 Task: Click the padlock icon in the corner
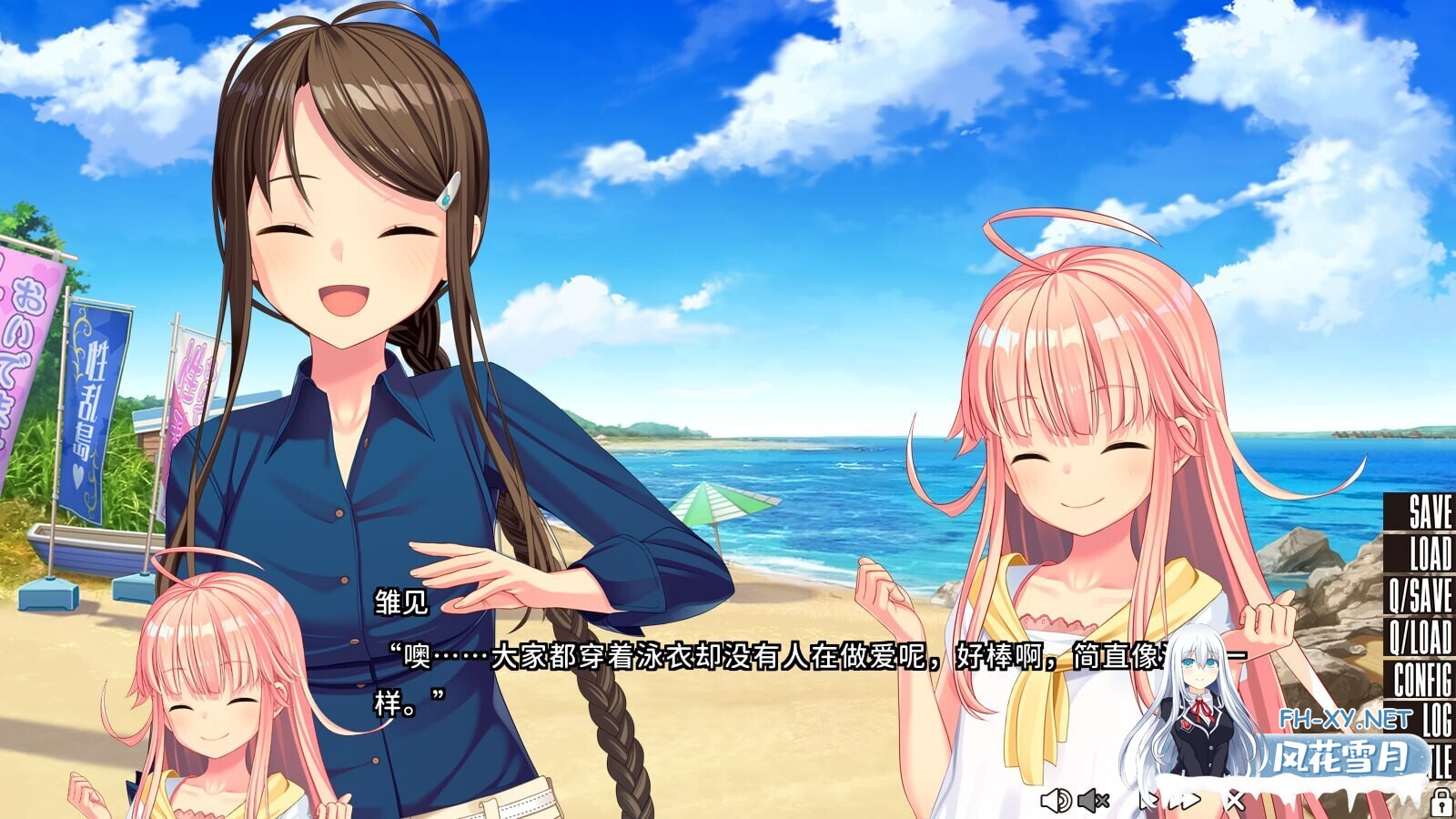pyautogui.click(x=1443, y=803)
